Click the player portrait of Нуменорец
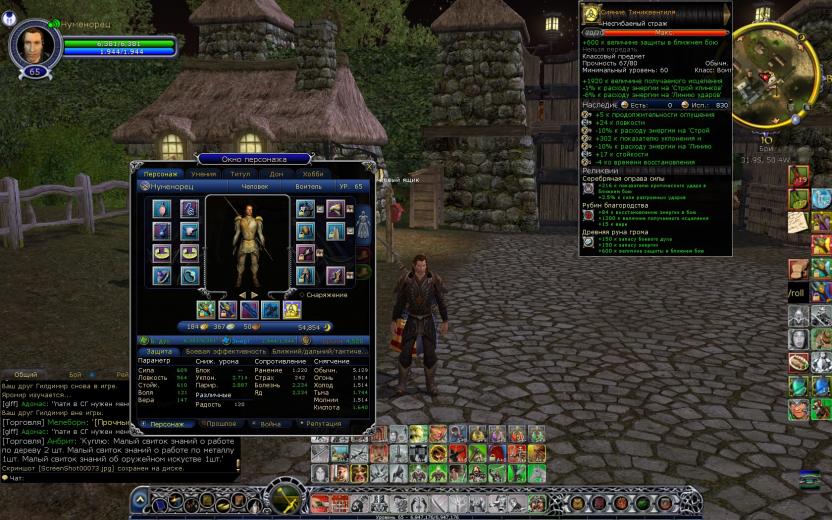Image resolution: width=832 pixels, height=520 pixels. [35, 45]
